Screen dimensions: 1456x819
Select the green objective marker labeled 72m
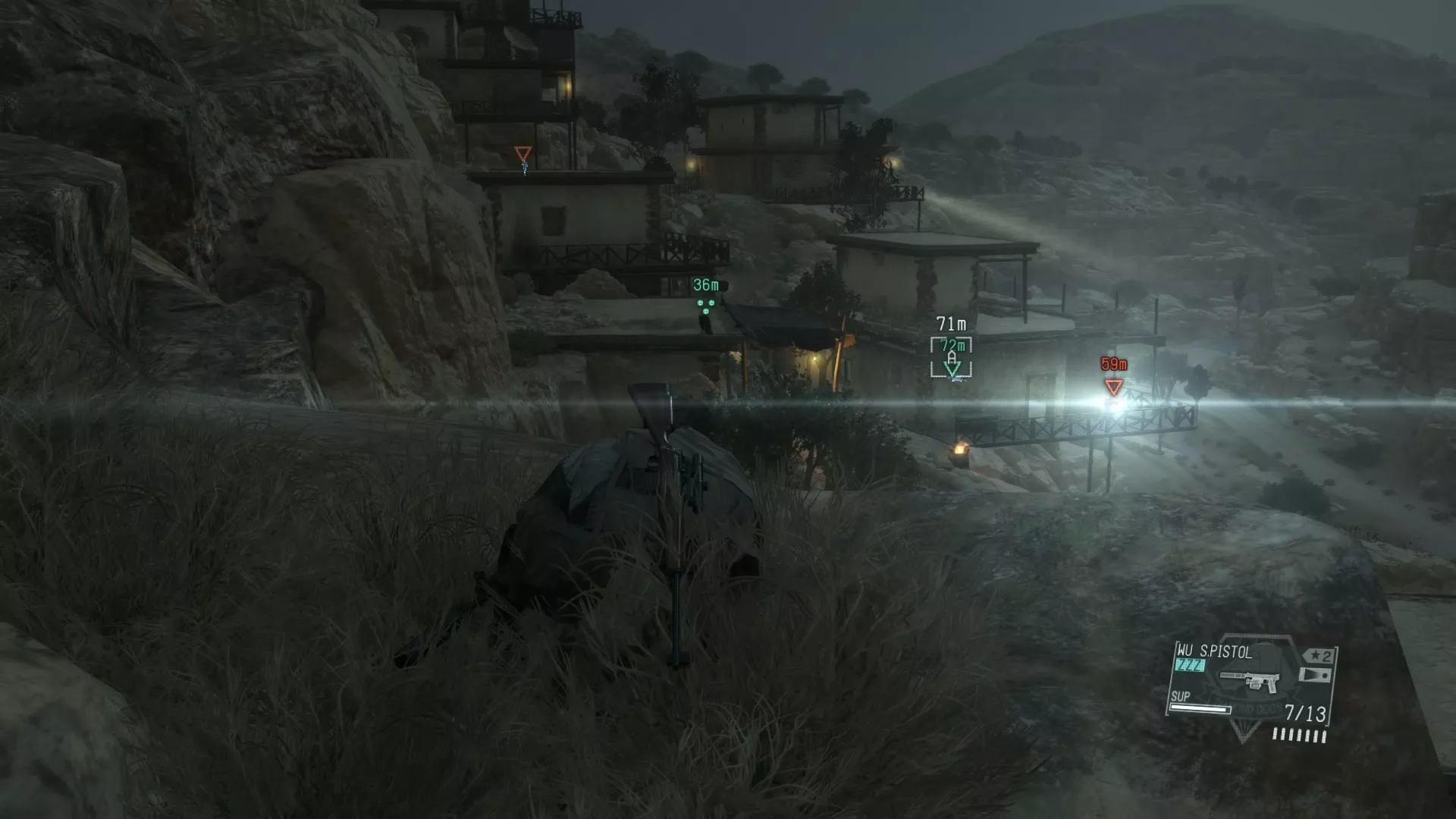pyautogui.click(x=952, y=368)
